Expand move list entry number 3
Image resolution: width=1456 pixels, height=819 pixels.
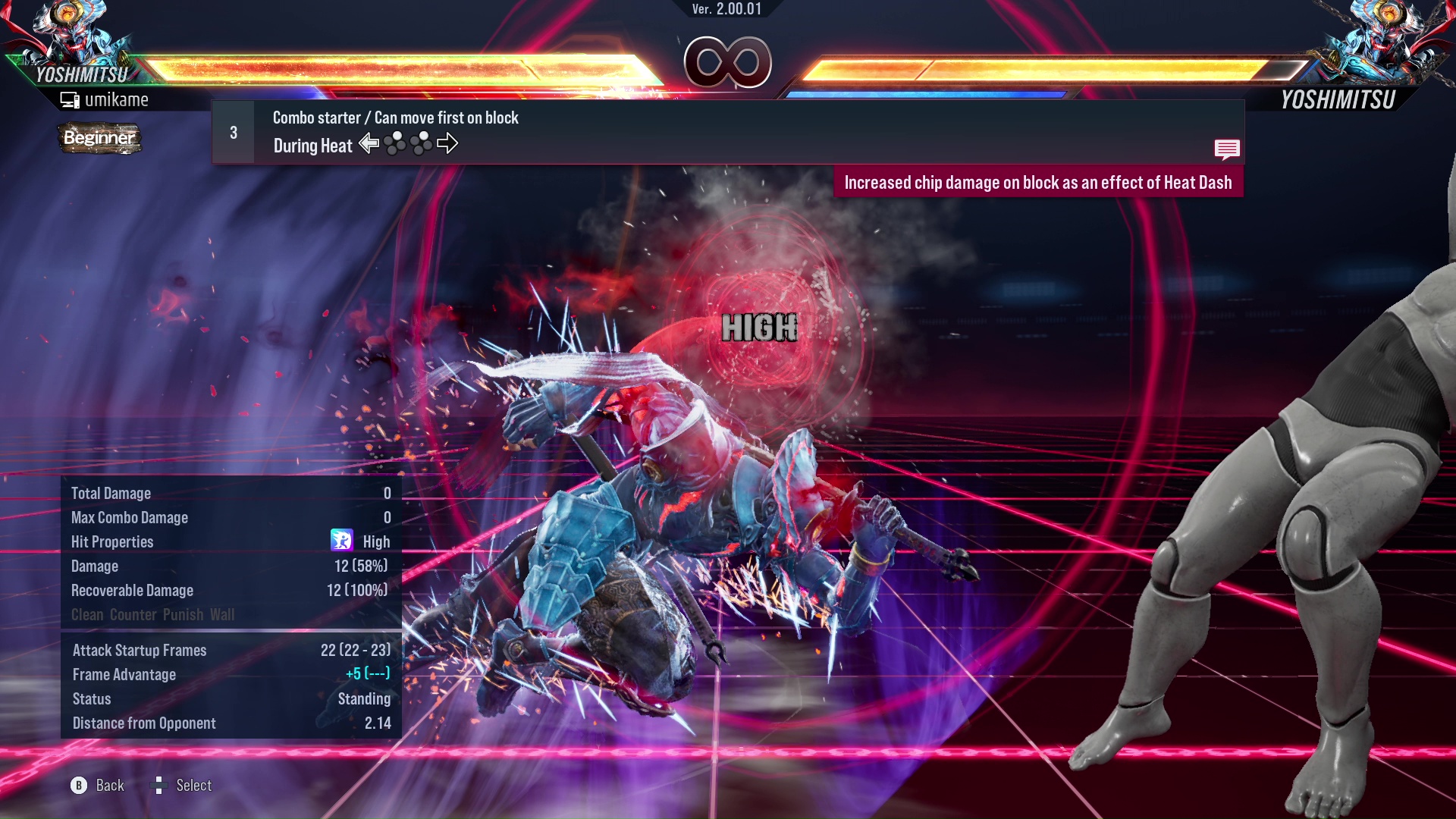[233, 131]
